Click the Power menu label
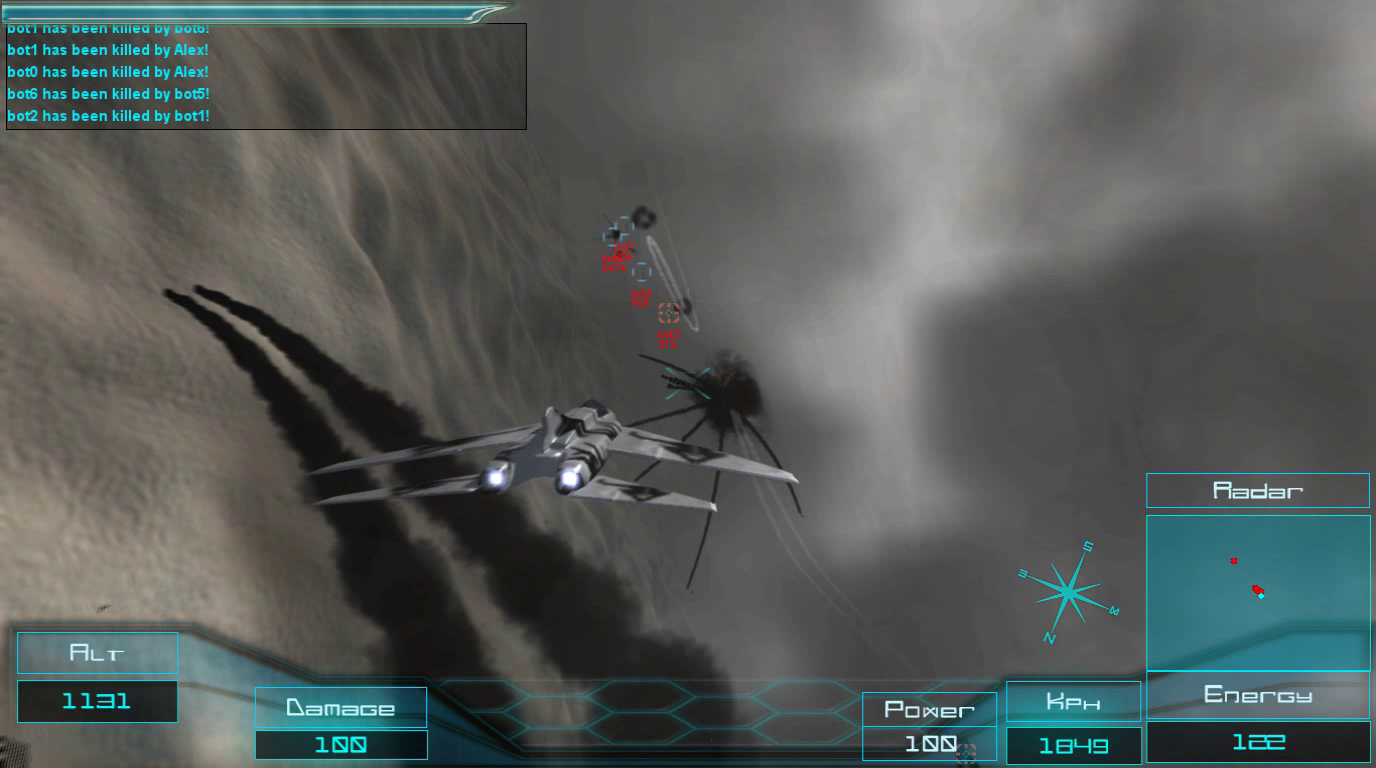This screenshot has height=768, width=1376. coord(929,710)
